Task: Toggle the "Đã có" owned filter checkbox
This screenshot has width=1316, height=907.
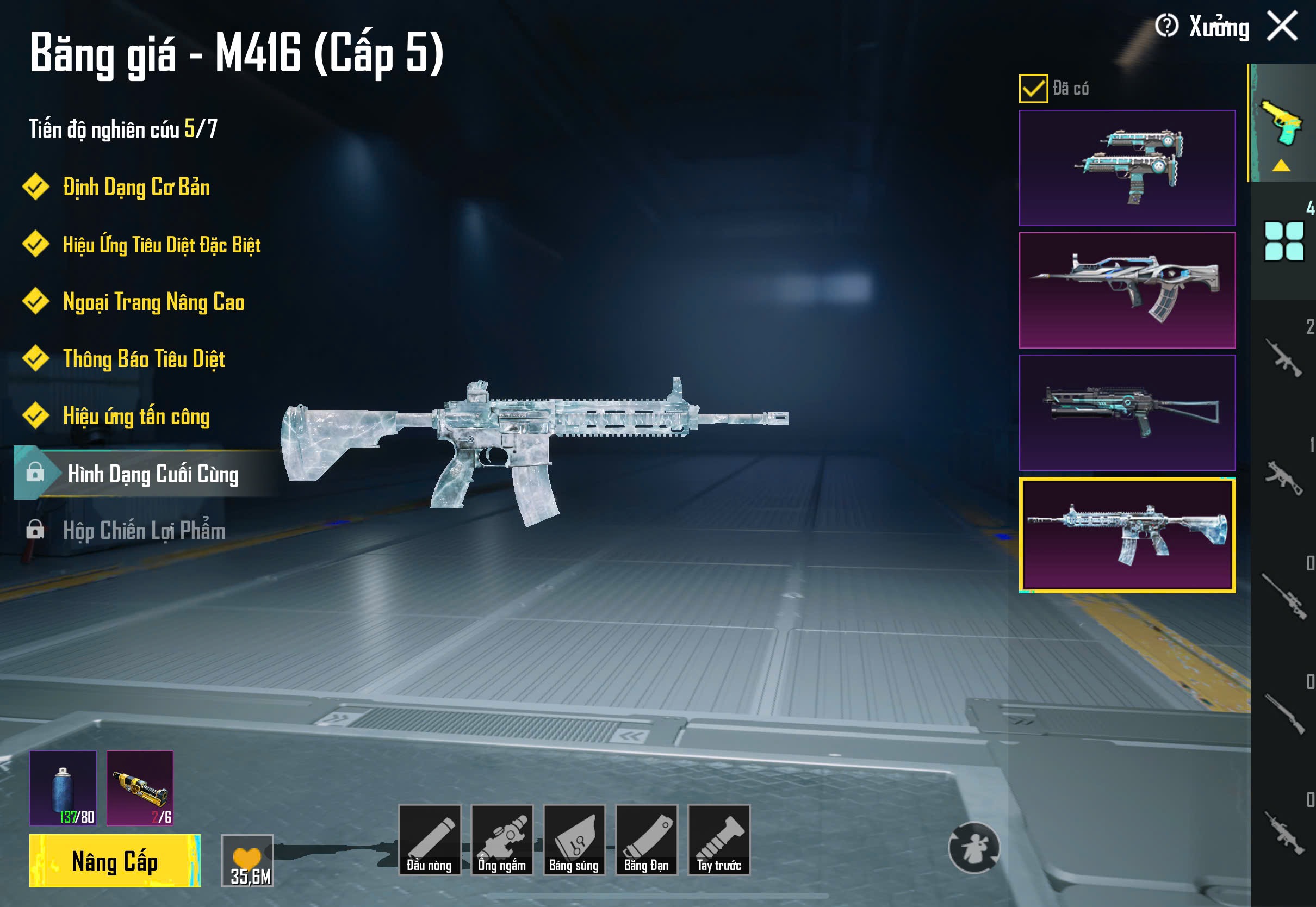Action: point(1033,88)
